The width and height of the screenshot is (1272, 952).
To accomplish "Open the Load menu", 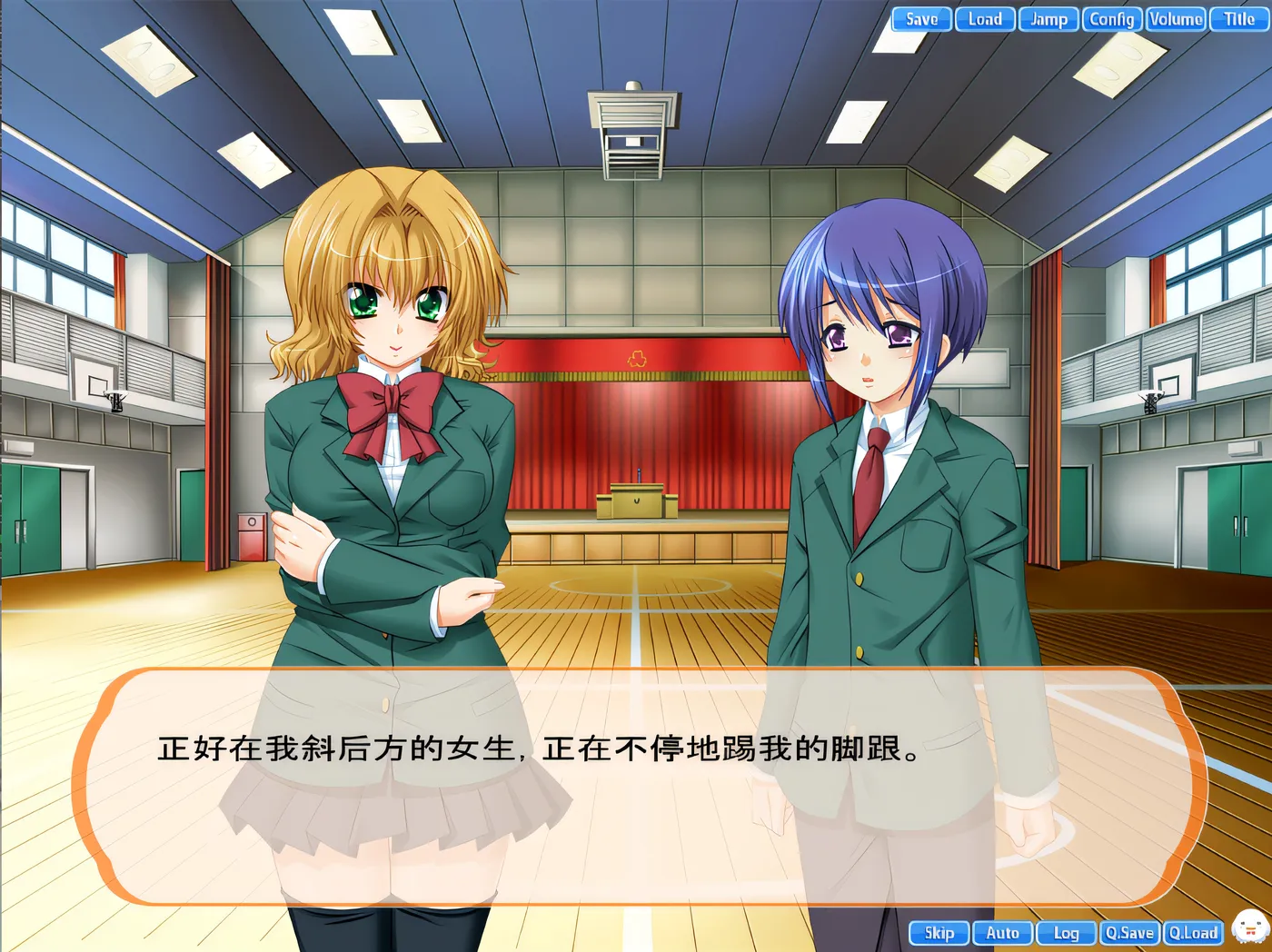I will pos(985,19).
